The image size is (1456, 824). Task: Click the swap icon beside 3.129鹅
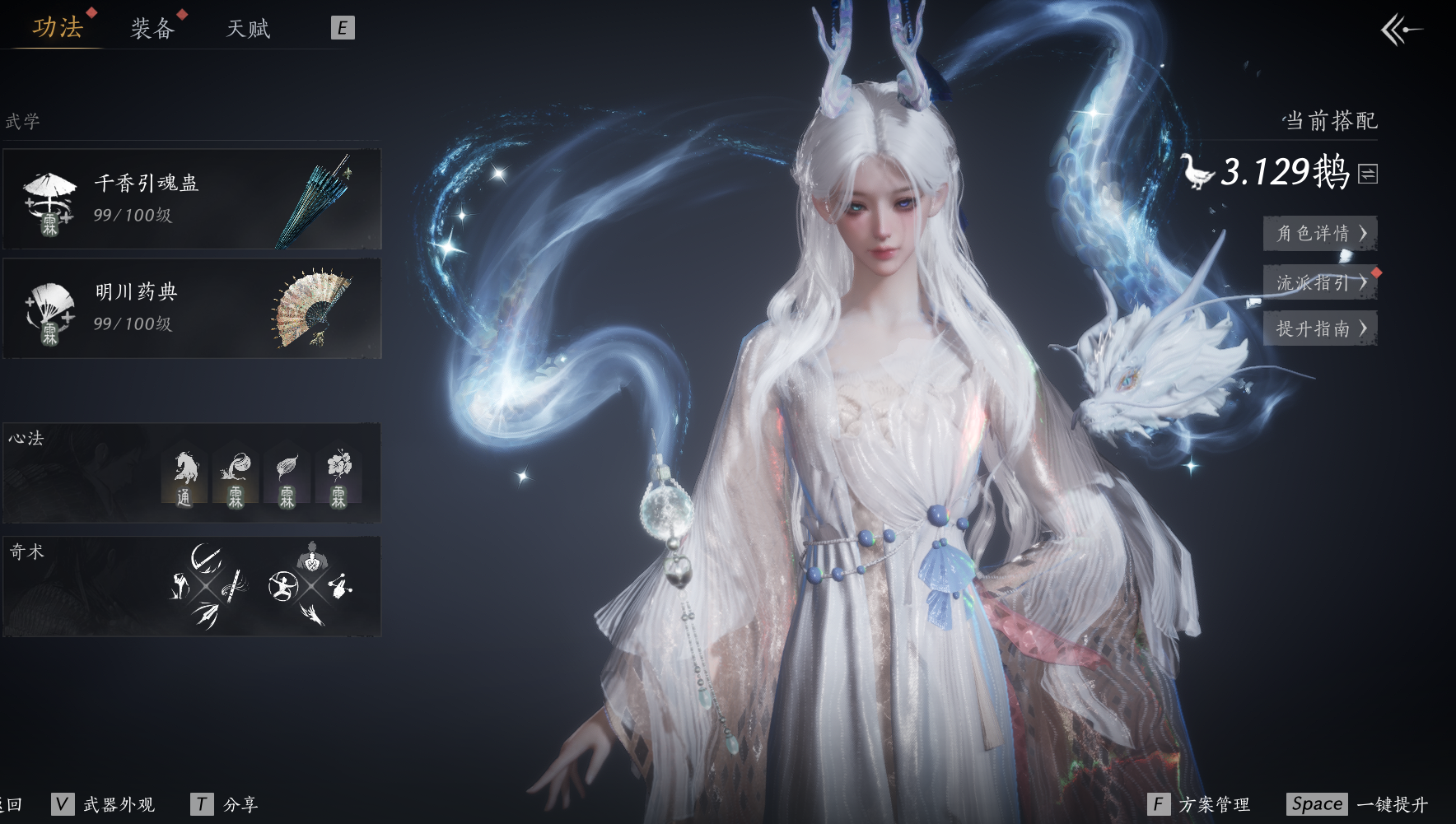click(1368, 174)
